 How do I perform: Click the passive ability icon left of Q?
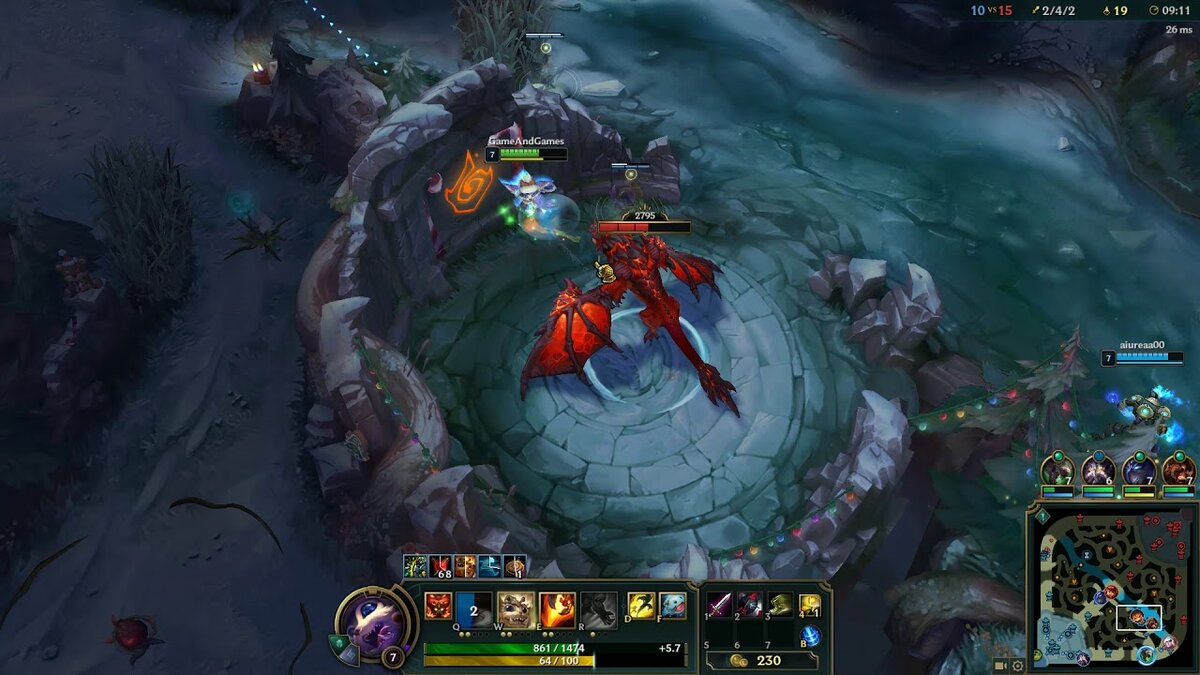pos(438,606)
